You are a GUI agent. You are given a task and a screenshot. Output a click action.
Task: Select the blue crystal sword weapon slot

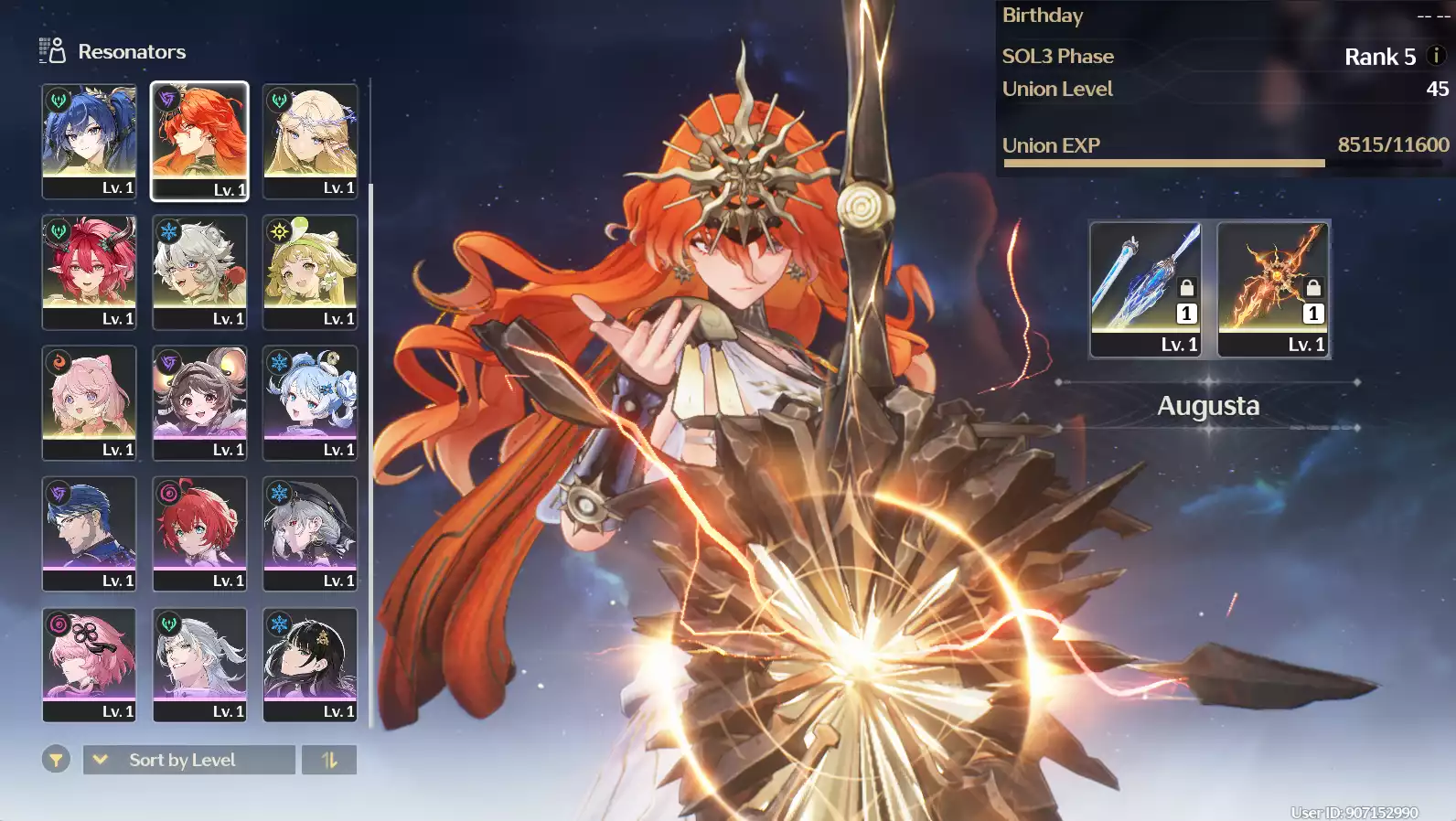coord(1145,288)
